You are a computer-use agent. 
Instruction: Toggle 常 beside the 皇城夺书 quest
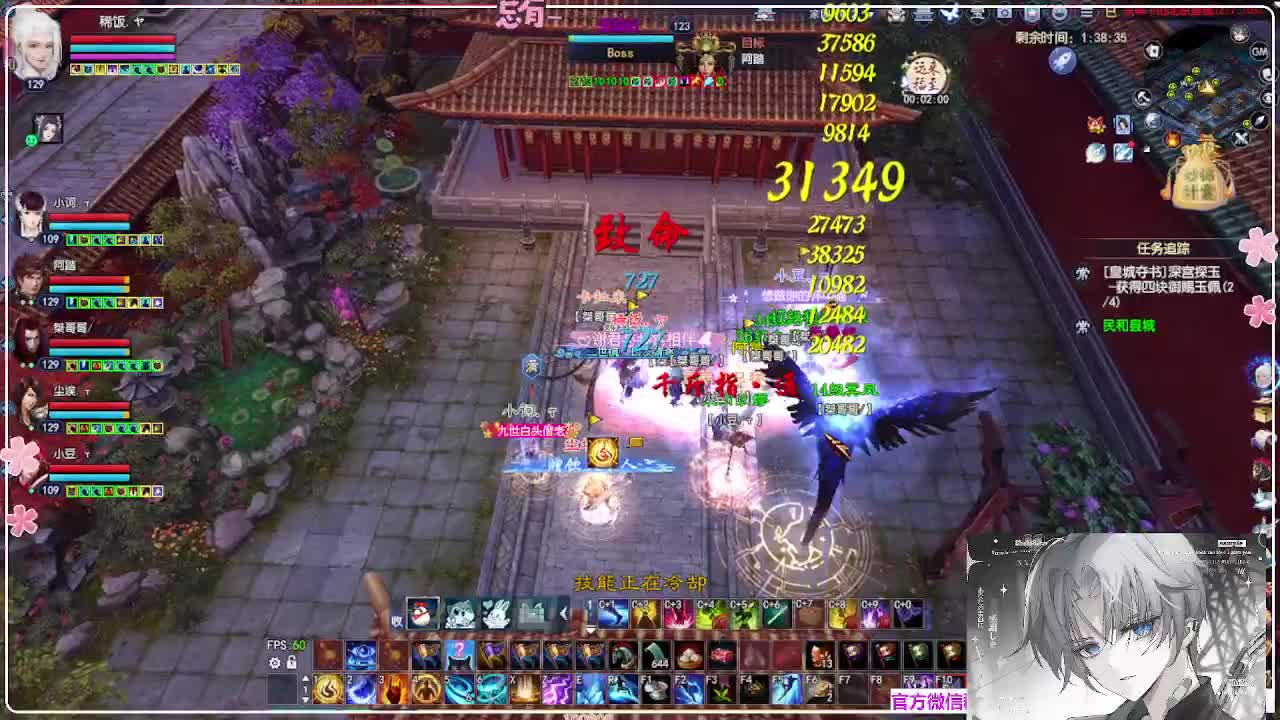coord(1083,273)
